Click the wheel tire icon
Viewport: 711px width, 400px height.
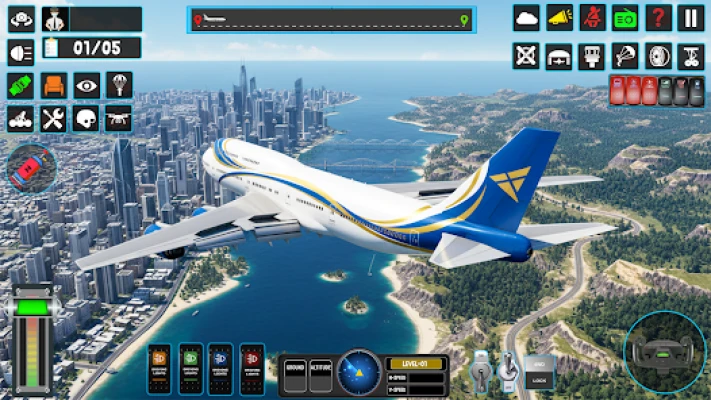[x=657, y=56]
